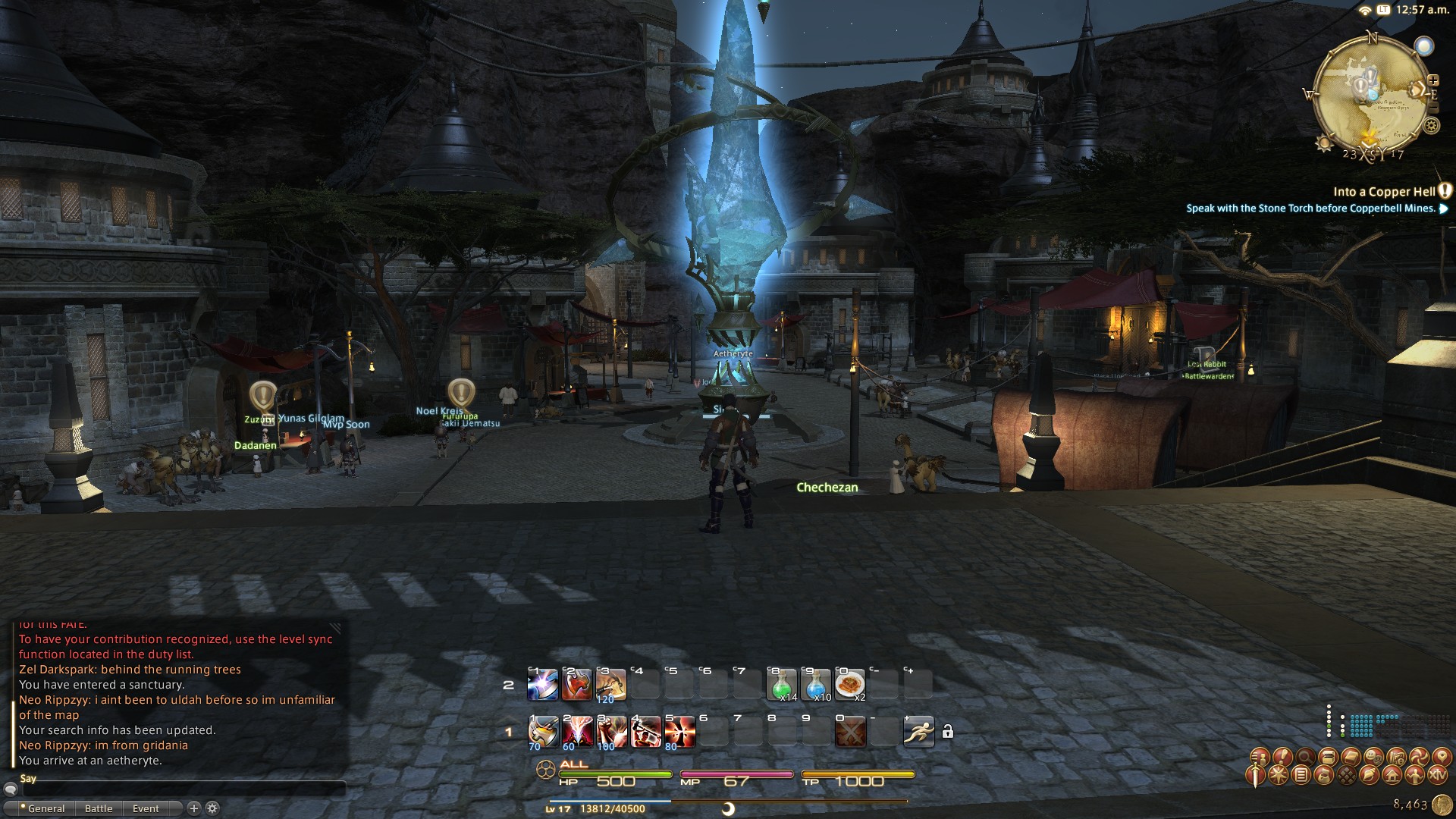
Task: Switch to the Battle chat tab
Action: click(99, 808)
